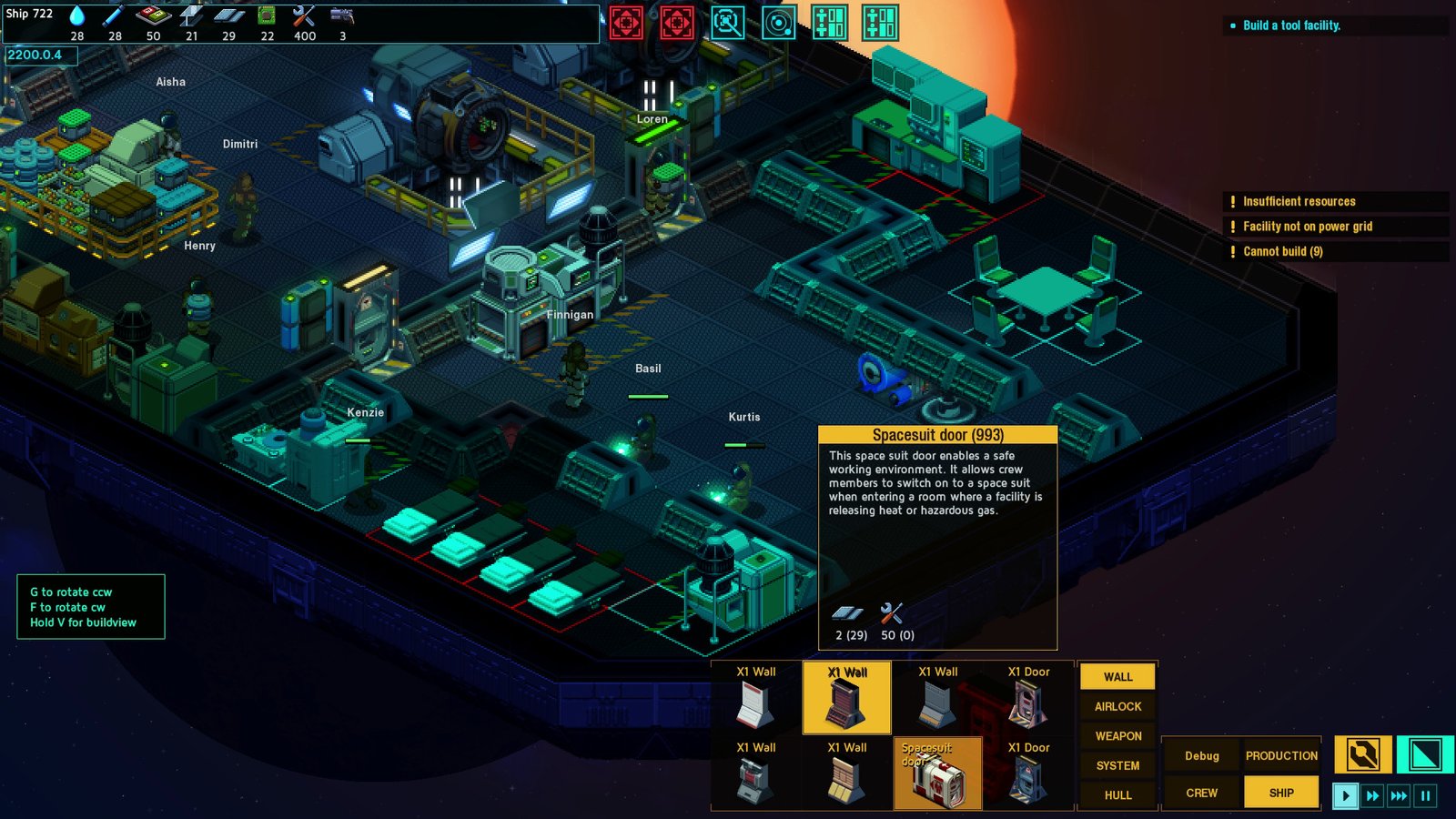Open the WEAPON build category
The image size is (1456, 819).
(x=1117, y=735)
